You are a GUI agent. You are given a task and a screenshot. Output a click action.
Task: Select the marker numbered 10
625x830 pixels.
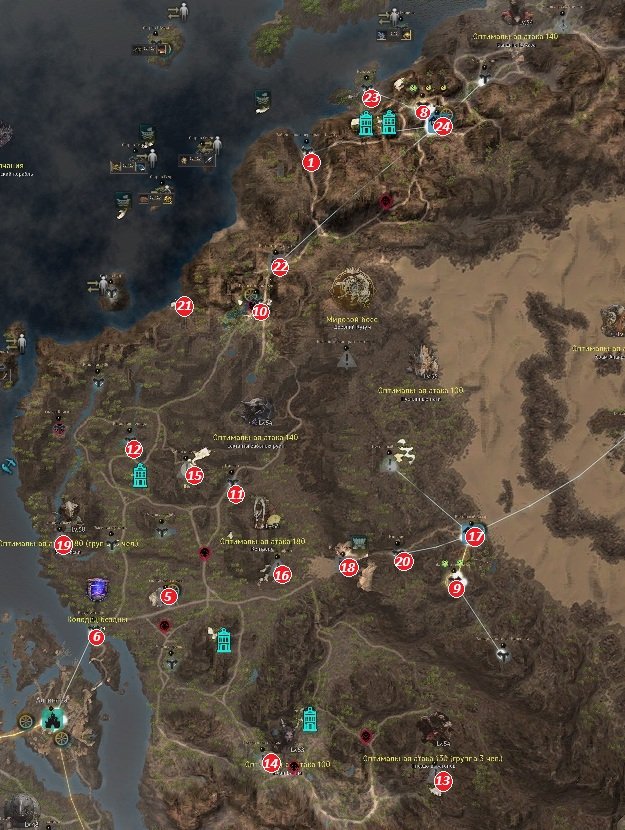(x=260, y=312)
